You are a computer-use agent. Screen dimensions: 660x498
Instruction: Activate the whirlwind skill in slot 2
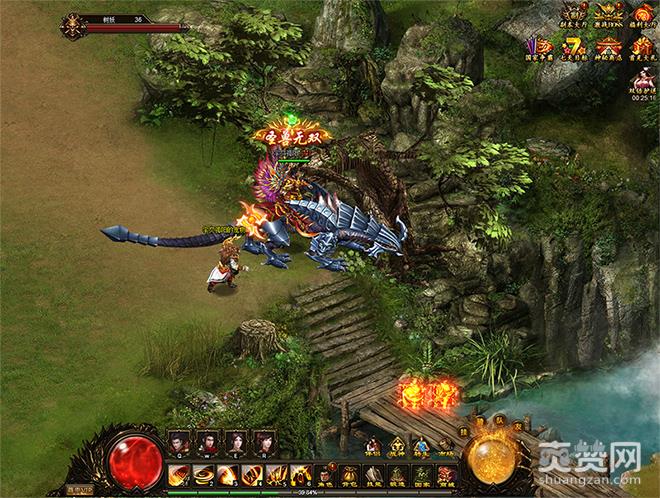(203, 474)
